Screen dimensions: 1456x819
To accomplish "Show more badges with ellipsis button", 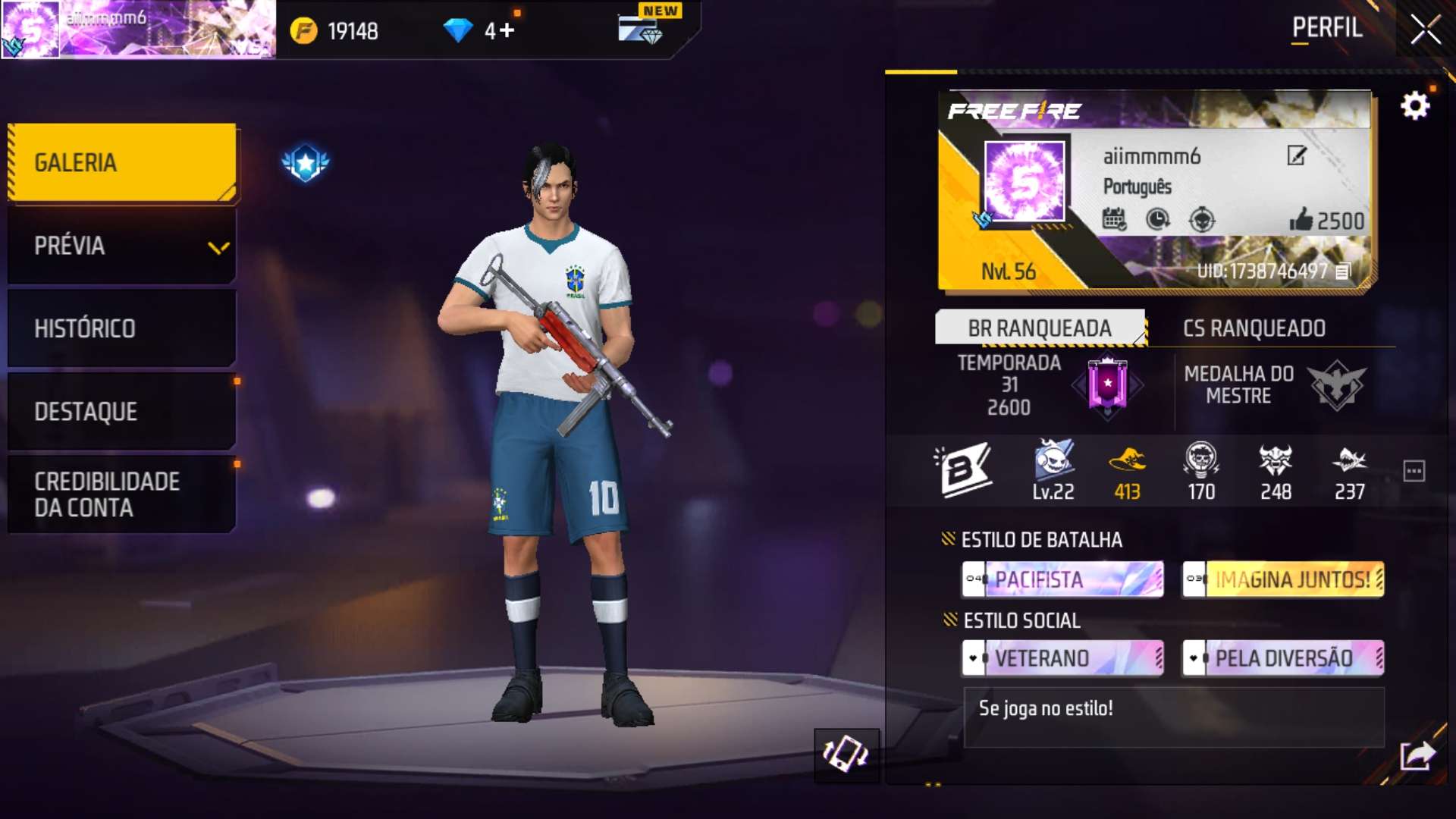I will [x=1414, y=471].
